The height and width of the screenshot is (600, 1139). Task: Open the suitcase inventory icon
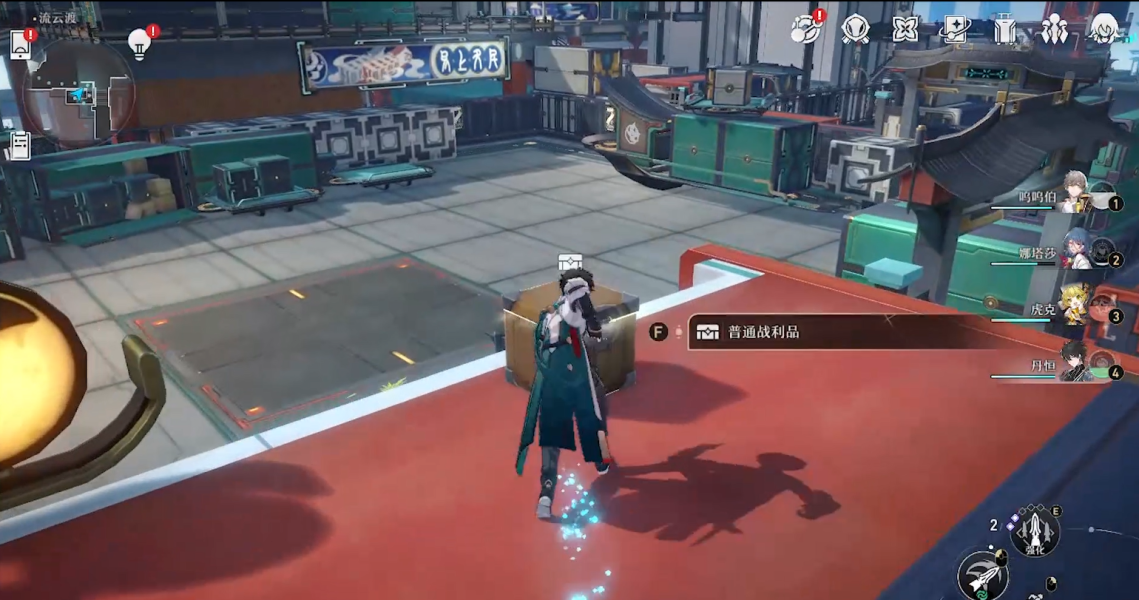1004,30
